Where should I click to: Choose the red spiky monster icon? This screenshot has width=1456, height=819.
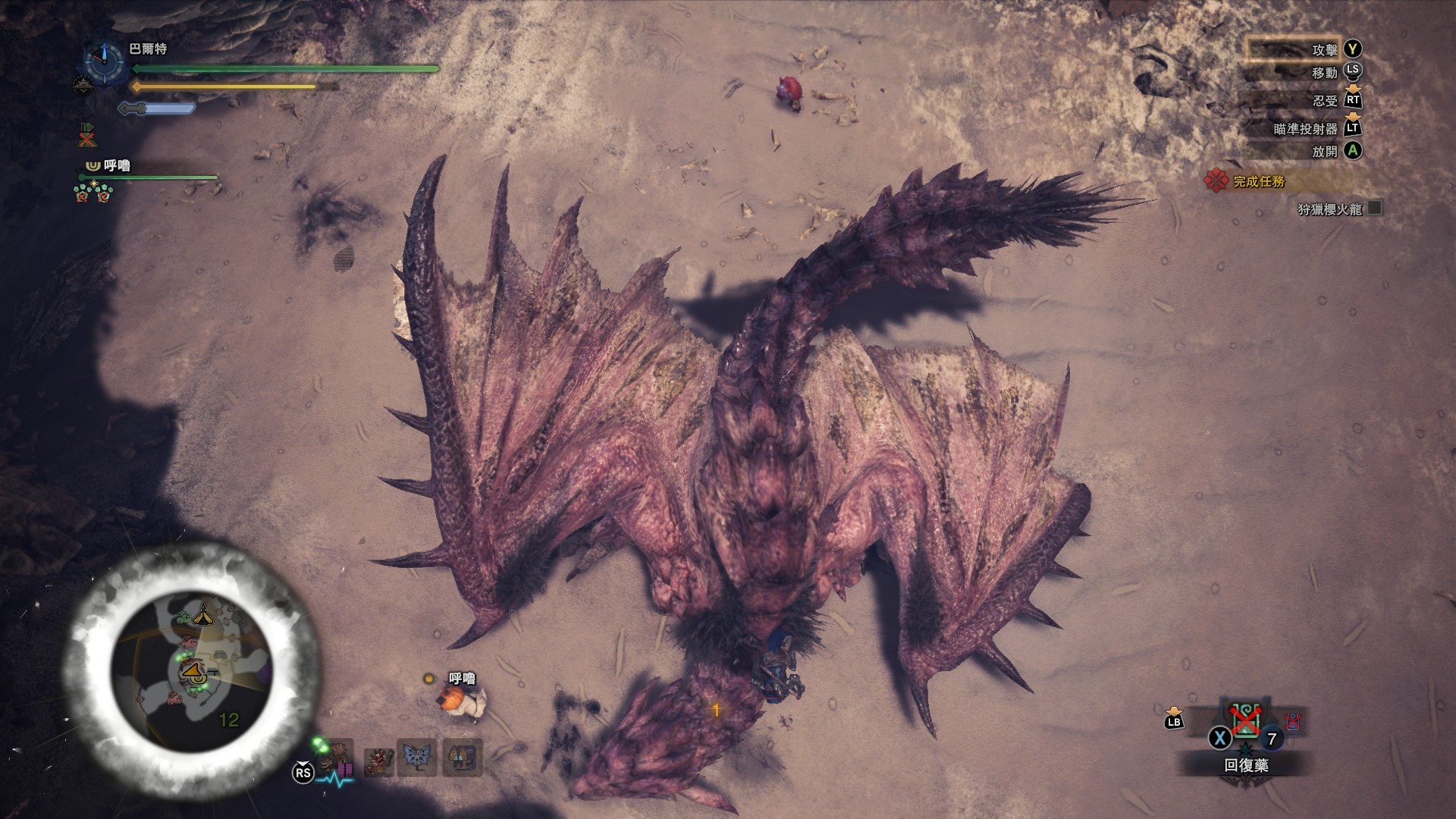pyautogui.click(x=377, y=761)
